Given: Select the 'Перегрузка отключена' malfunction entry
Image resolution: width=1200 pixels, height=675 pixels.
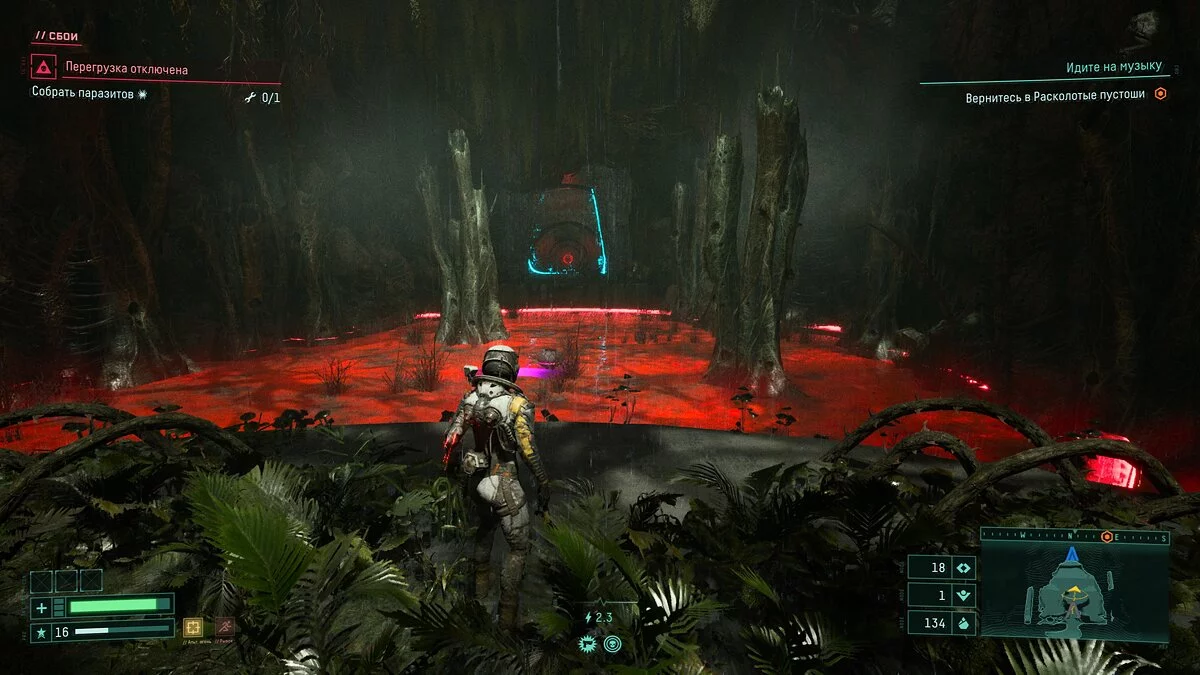Looking at the screenshot, I should click(x=126, y=70).
